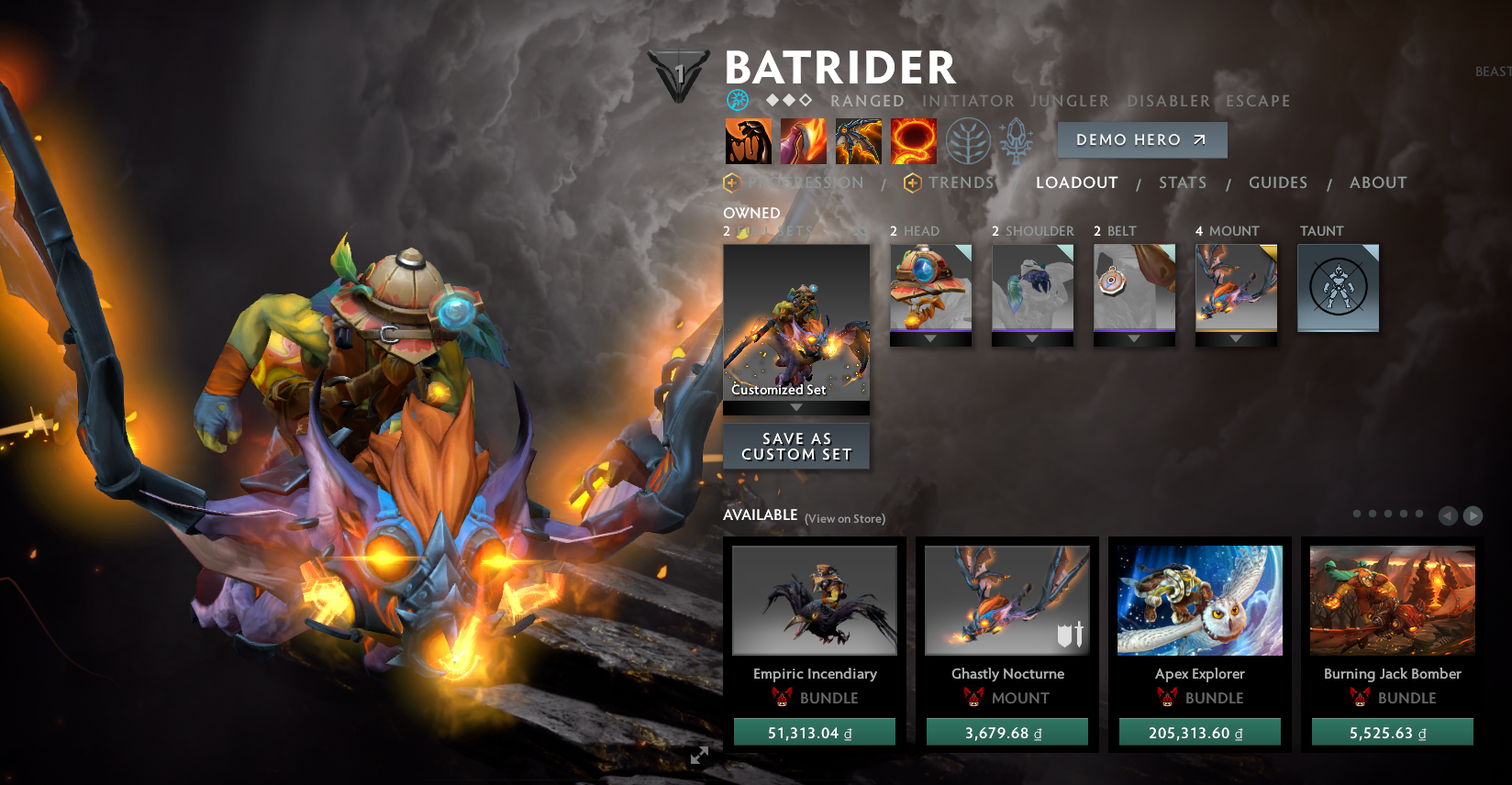The image size is (1512, 785).
Task: Click the DEMO HERO button
Action: coord(1141,139)
